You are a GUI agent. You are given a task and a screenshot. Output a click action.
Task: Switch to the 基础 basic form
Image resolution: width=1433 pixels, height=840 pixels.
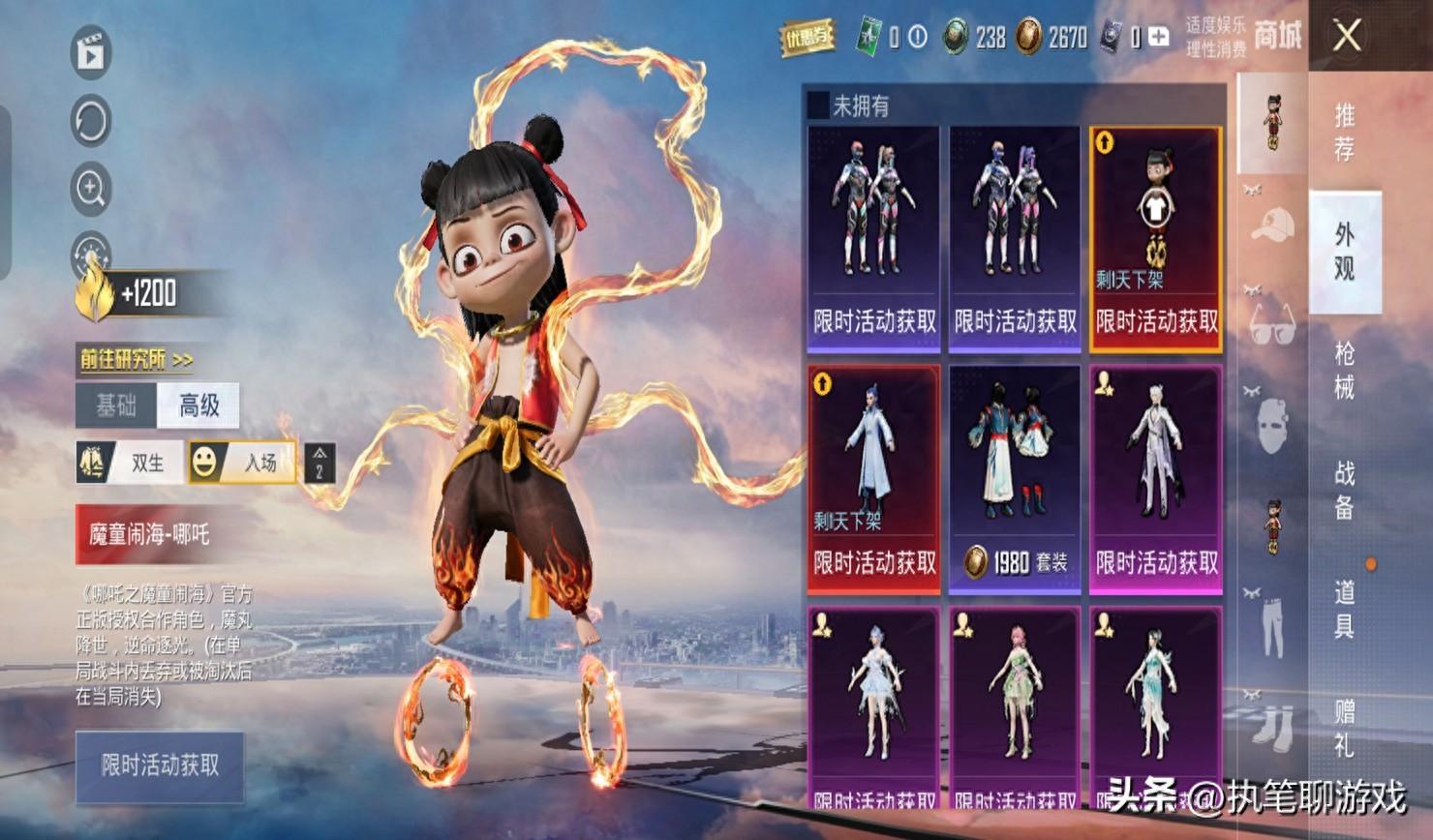pos(116,405)
